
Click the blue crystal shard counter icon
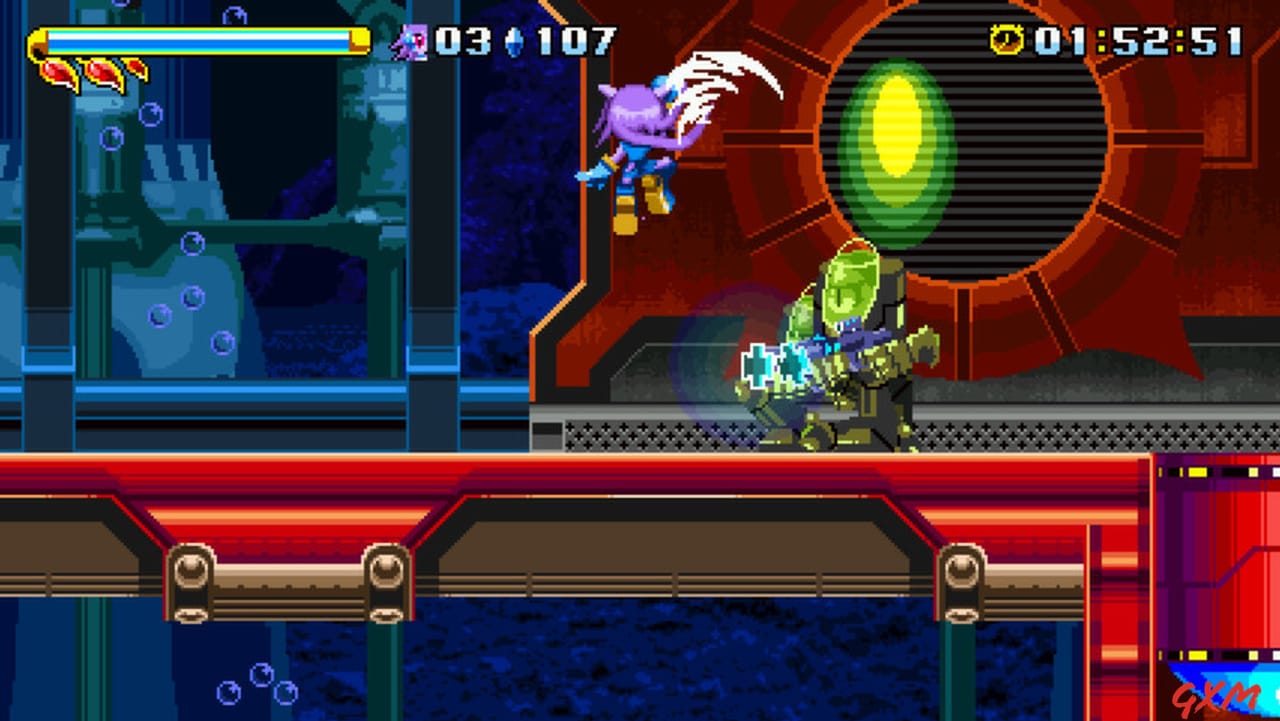pos(514,40)
